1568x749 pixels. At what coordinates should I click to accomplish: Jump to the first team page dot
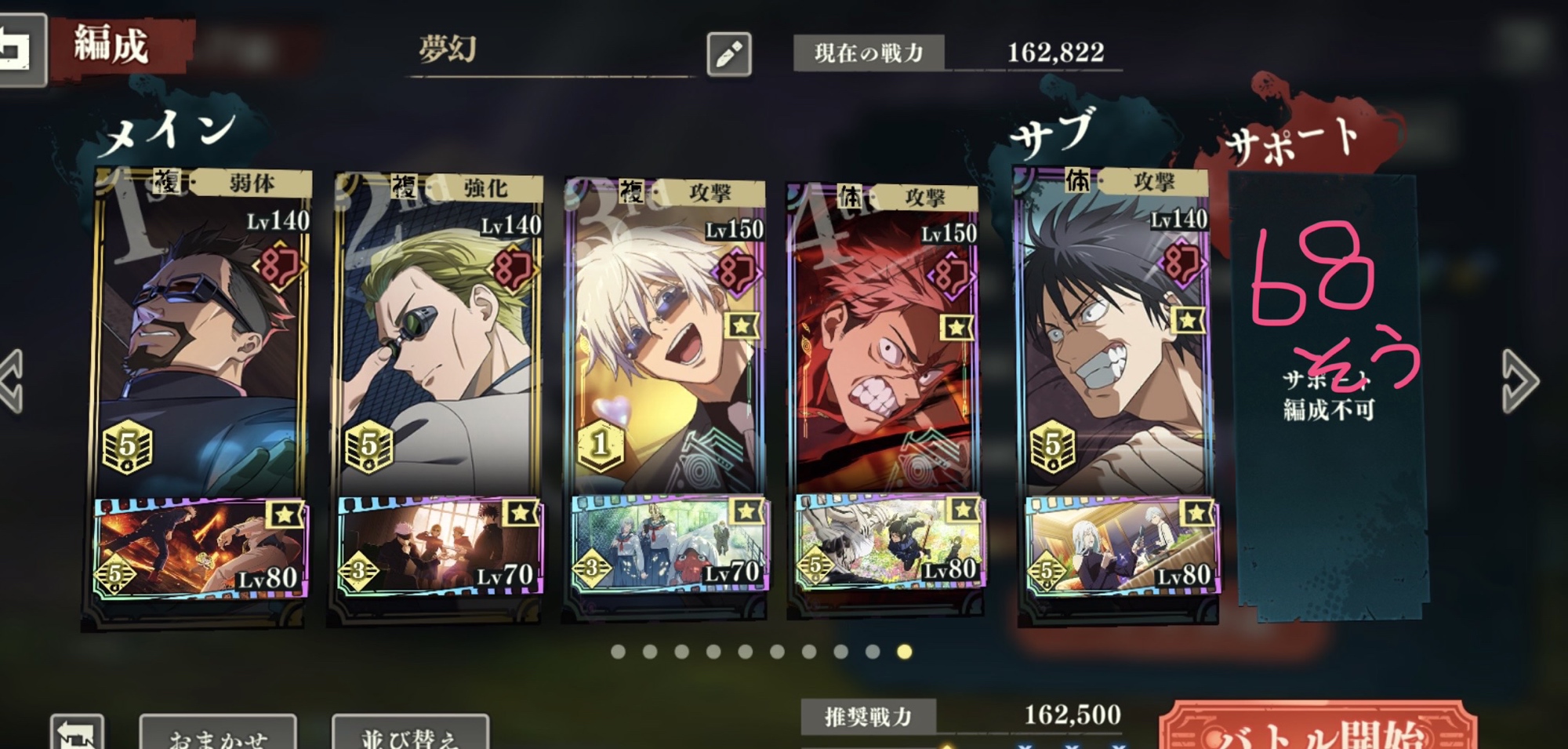pos(618,652)
